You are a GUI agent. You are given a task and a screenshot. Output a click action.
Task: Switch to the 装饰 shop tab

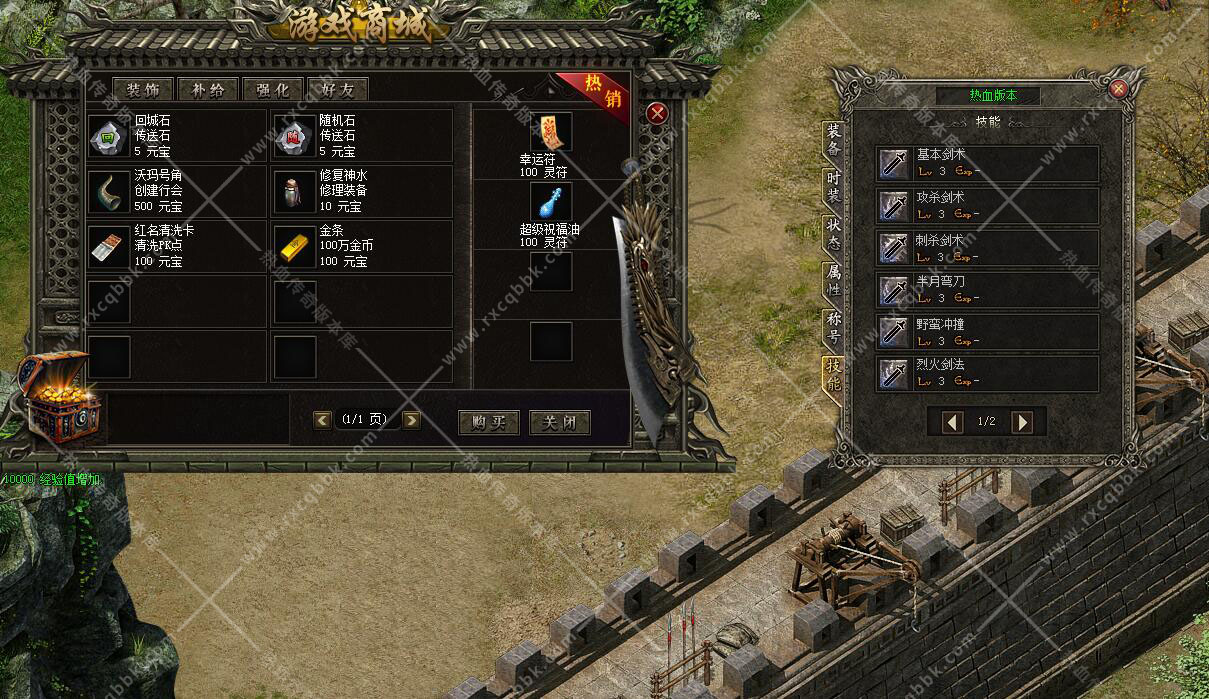click(x=143, y=90)
